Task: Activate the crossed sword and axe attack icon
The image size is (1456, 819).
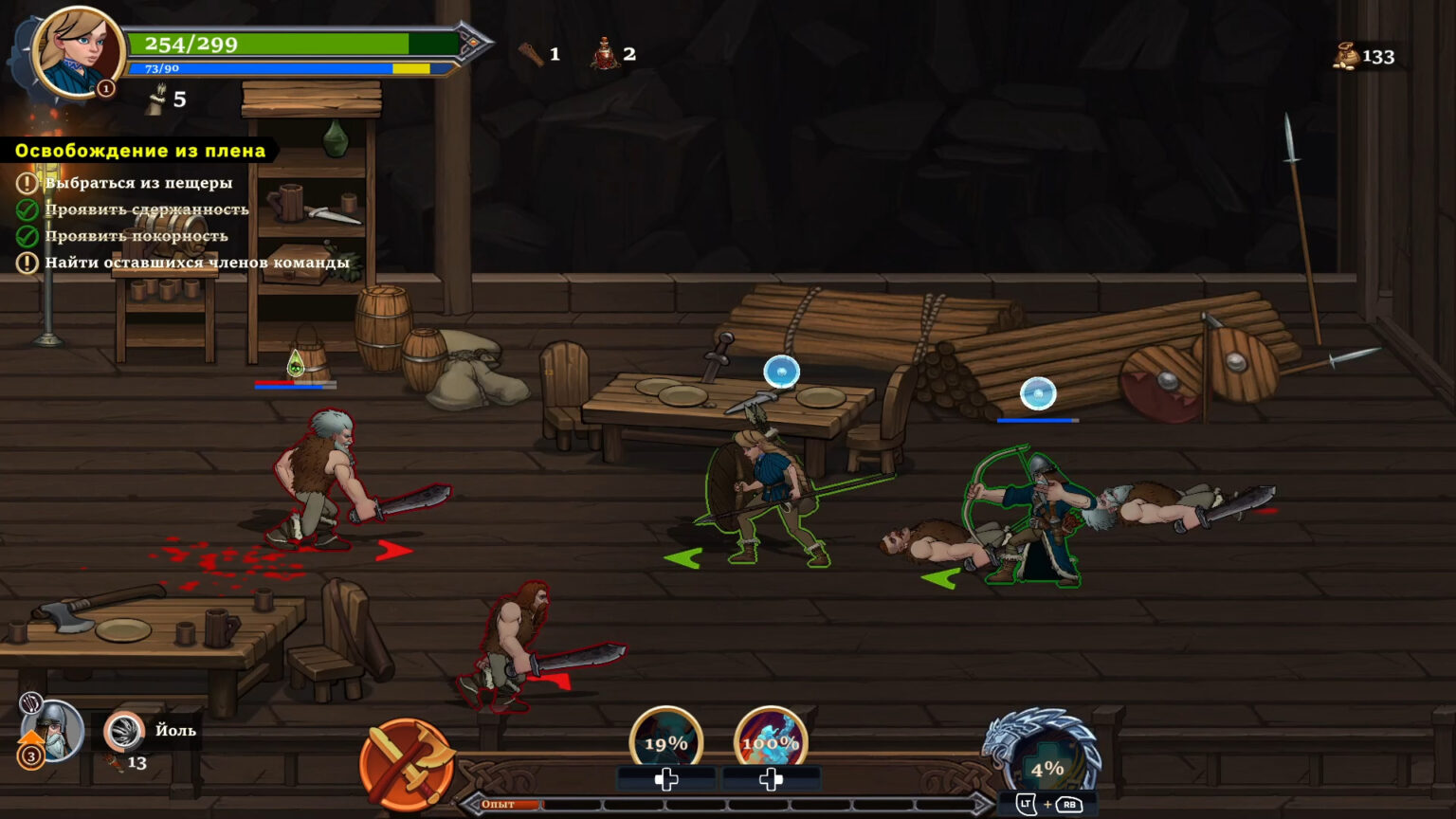Action: point(407,765)
